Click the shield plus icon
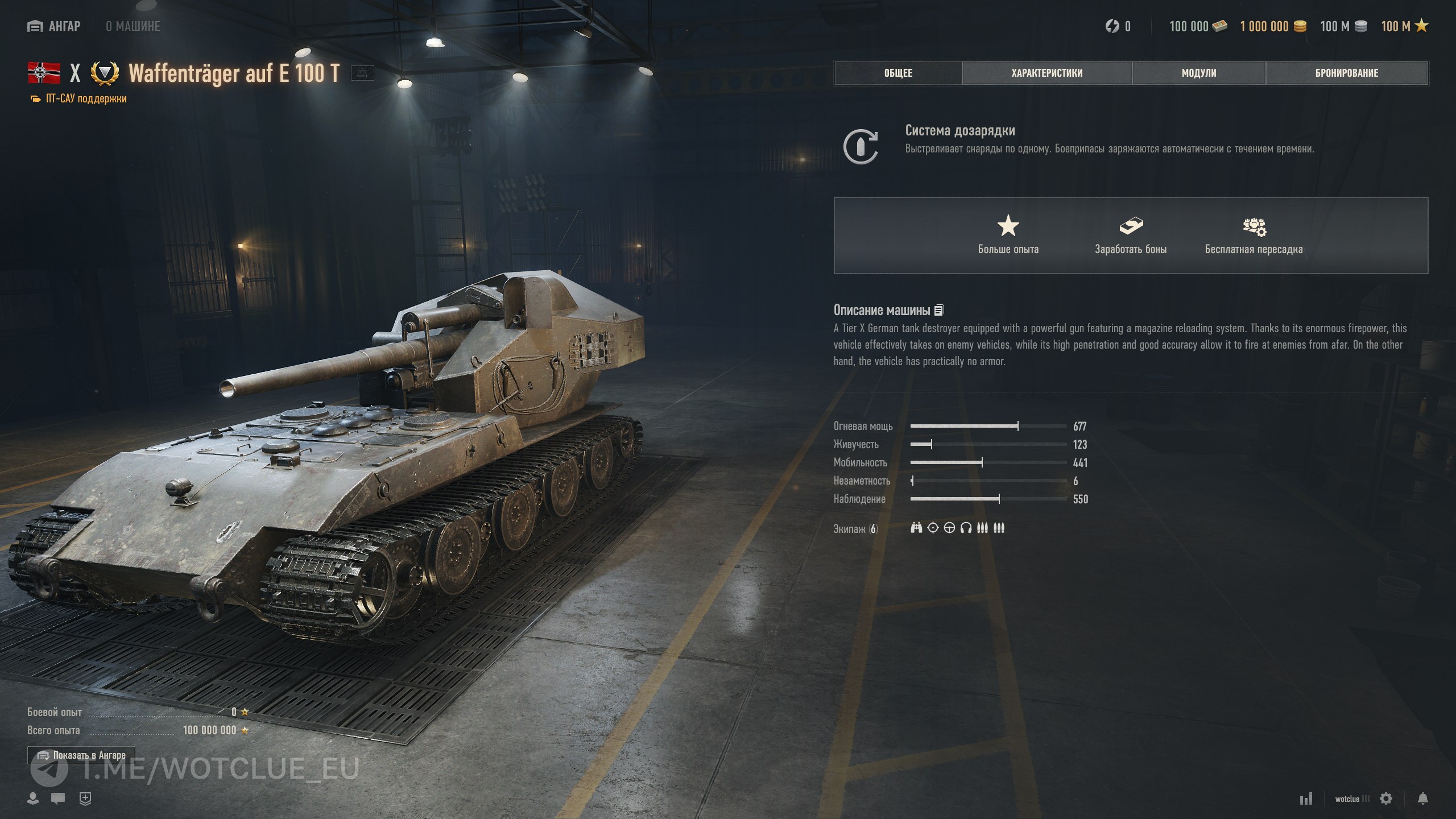The height and width of the screenshot is (819, 1456). point(85,799)
